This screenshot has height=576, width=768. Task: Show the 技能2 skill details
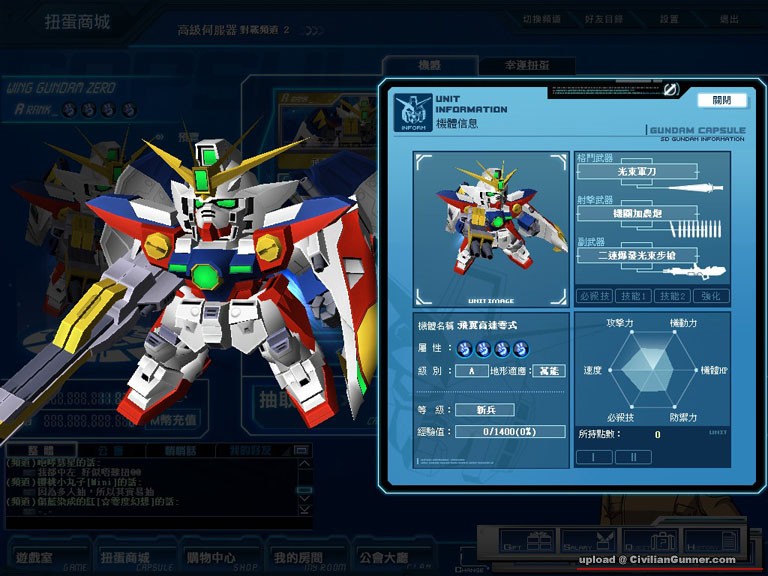point(671,296)
